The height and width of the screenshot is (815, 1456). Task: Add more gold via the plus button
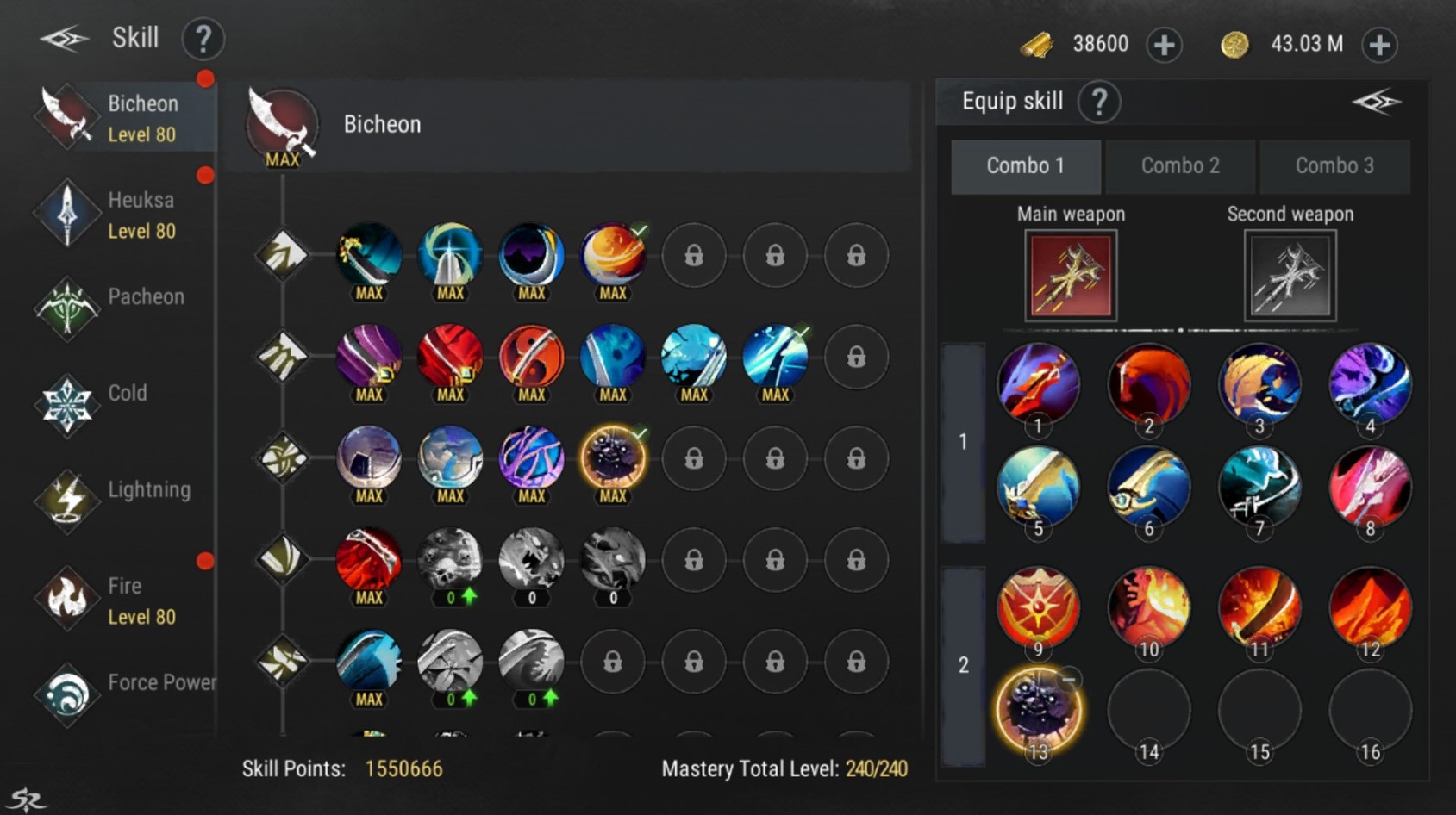coord(1378,43)
